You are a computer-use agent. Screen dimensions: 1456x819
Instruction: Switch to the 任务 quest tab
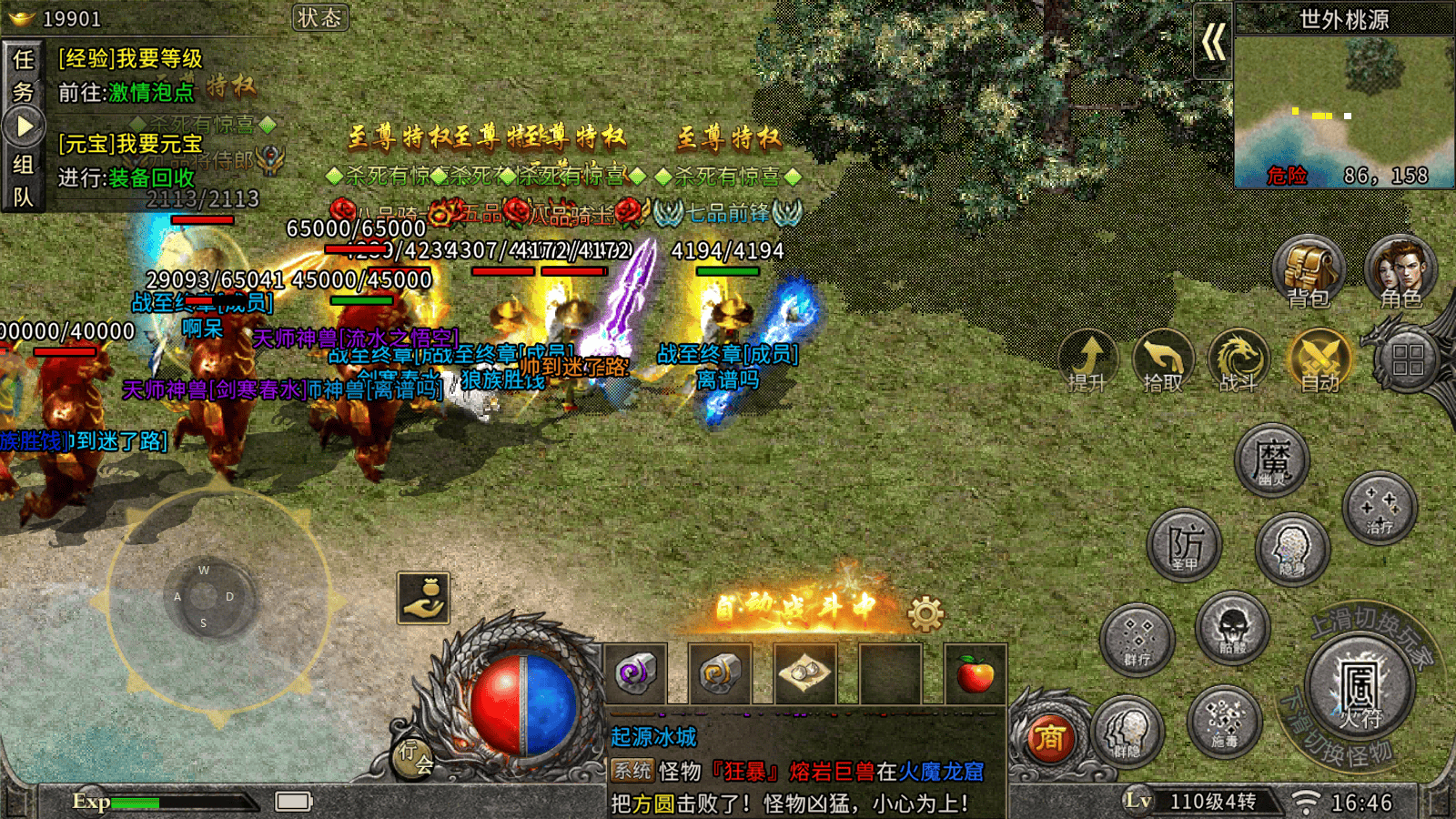[23, 75]
